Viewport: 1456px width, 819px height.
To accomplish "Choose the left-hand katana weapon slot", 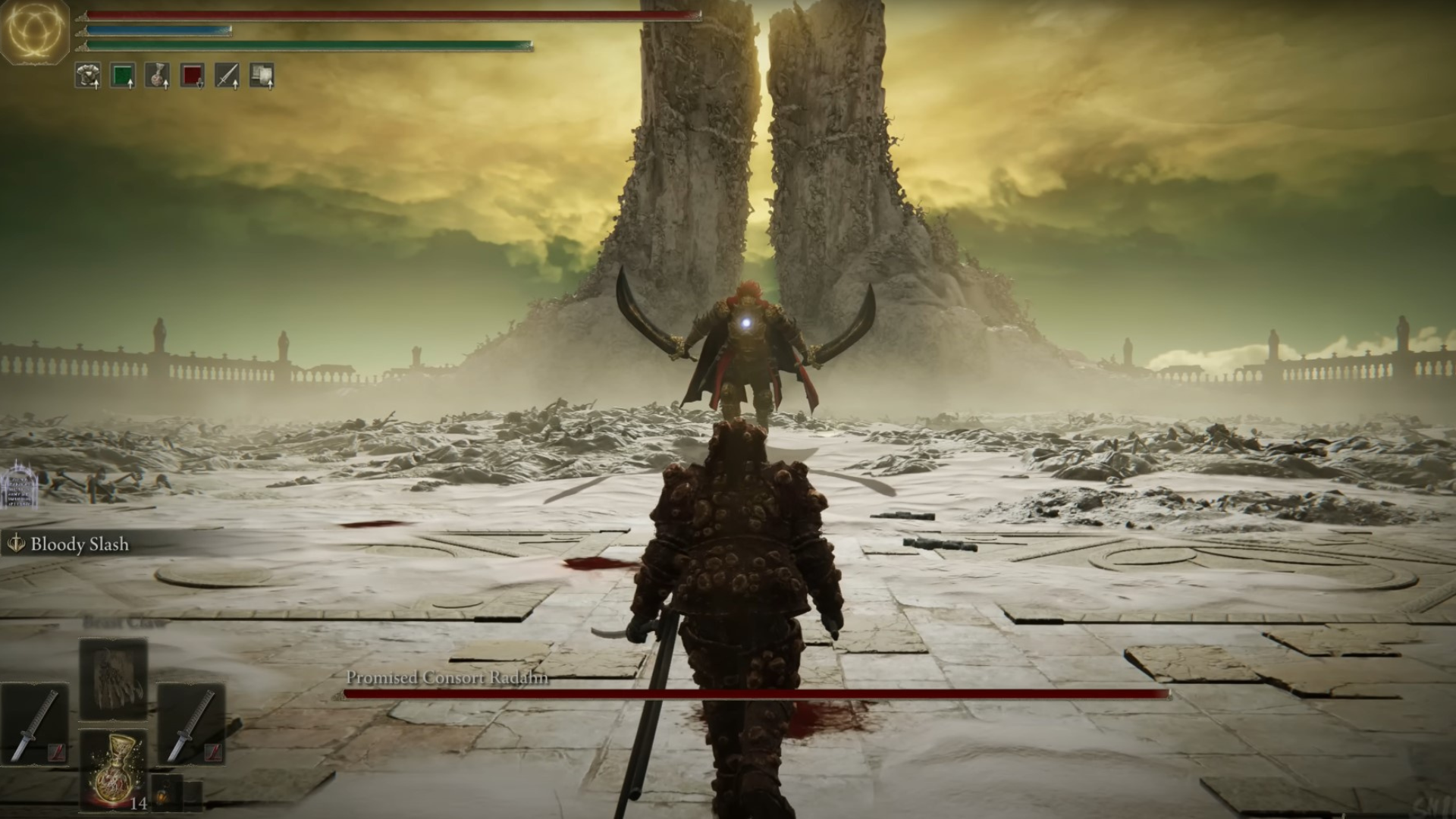I will click(x=34, y=725).
